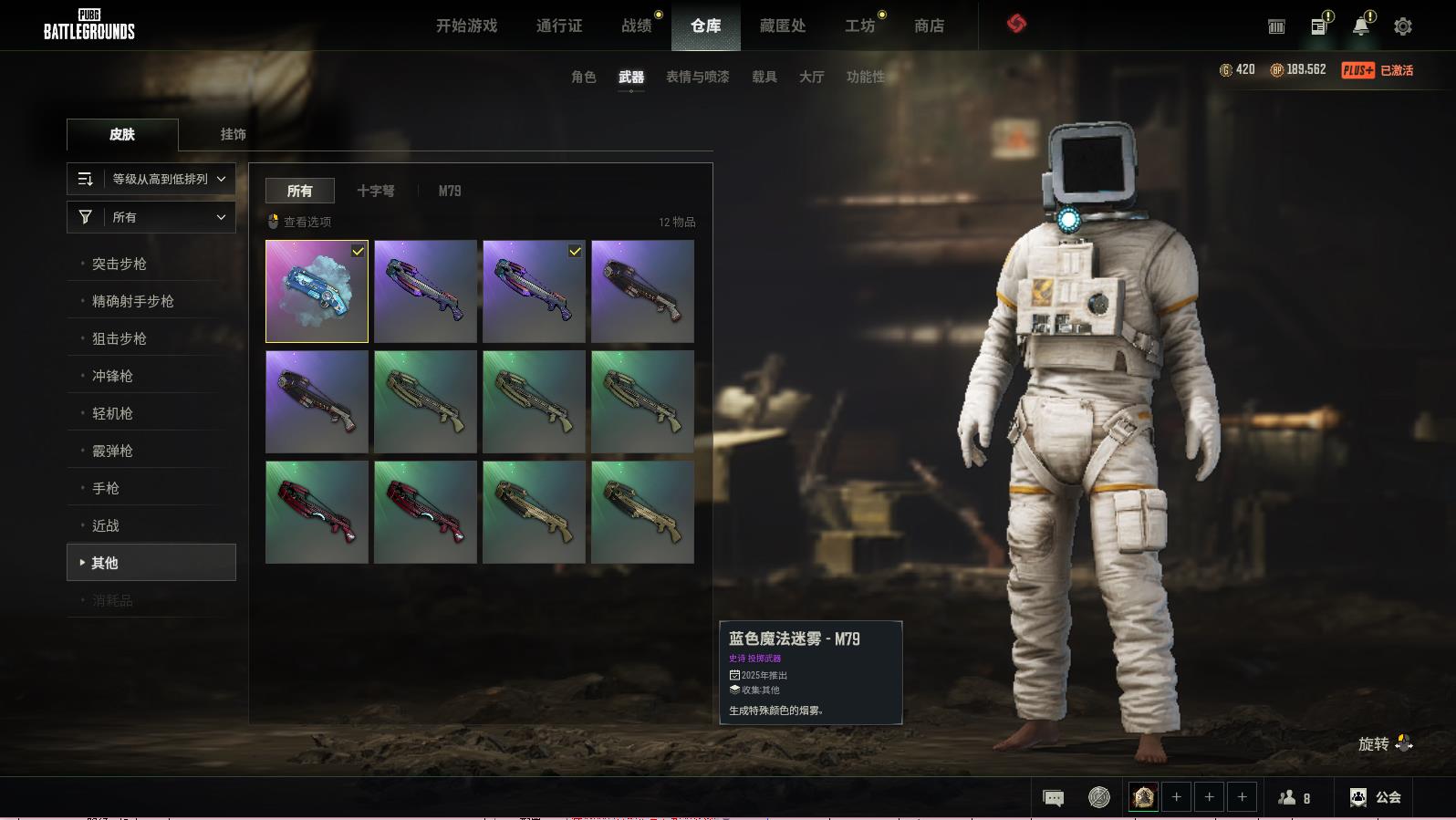Open the 商店 store tab

click(x=929, y=26)
